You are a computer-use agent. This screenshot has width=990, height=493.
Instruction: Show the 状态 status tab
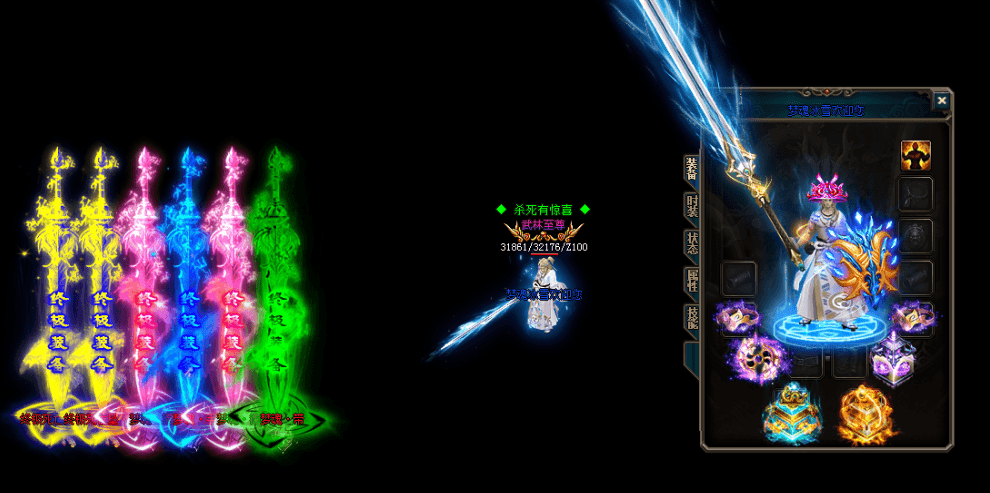point(691,244)
